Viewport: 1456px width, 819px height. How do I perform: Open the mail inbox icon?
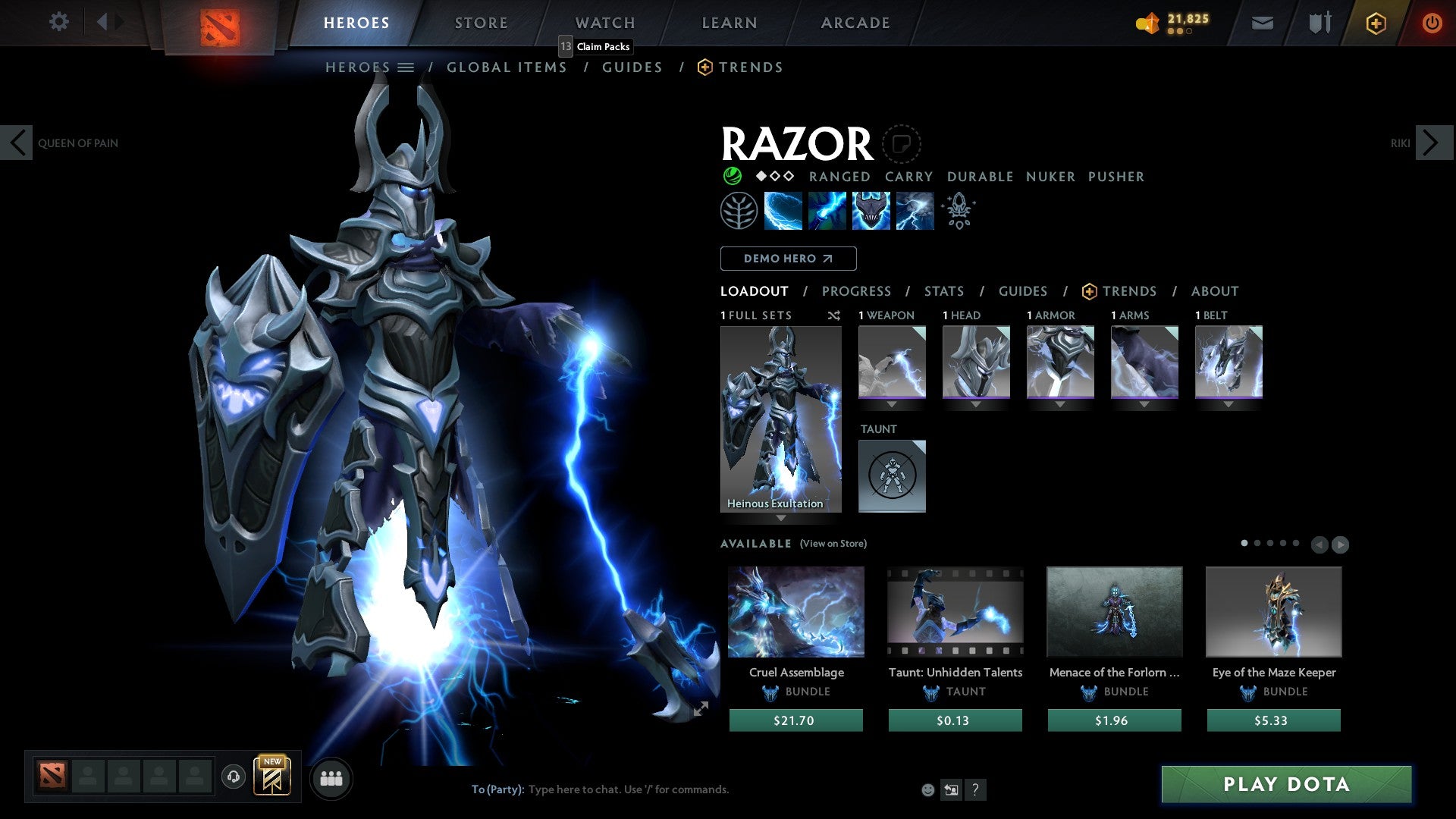click(x=1262, y=23)
